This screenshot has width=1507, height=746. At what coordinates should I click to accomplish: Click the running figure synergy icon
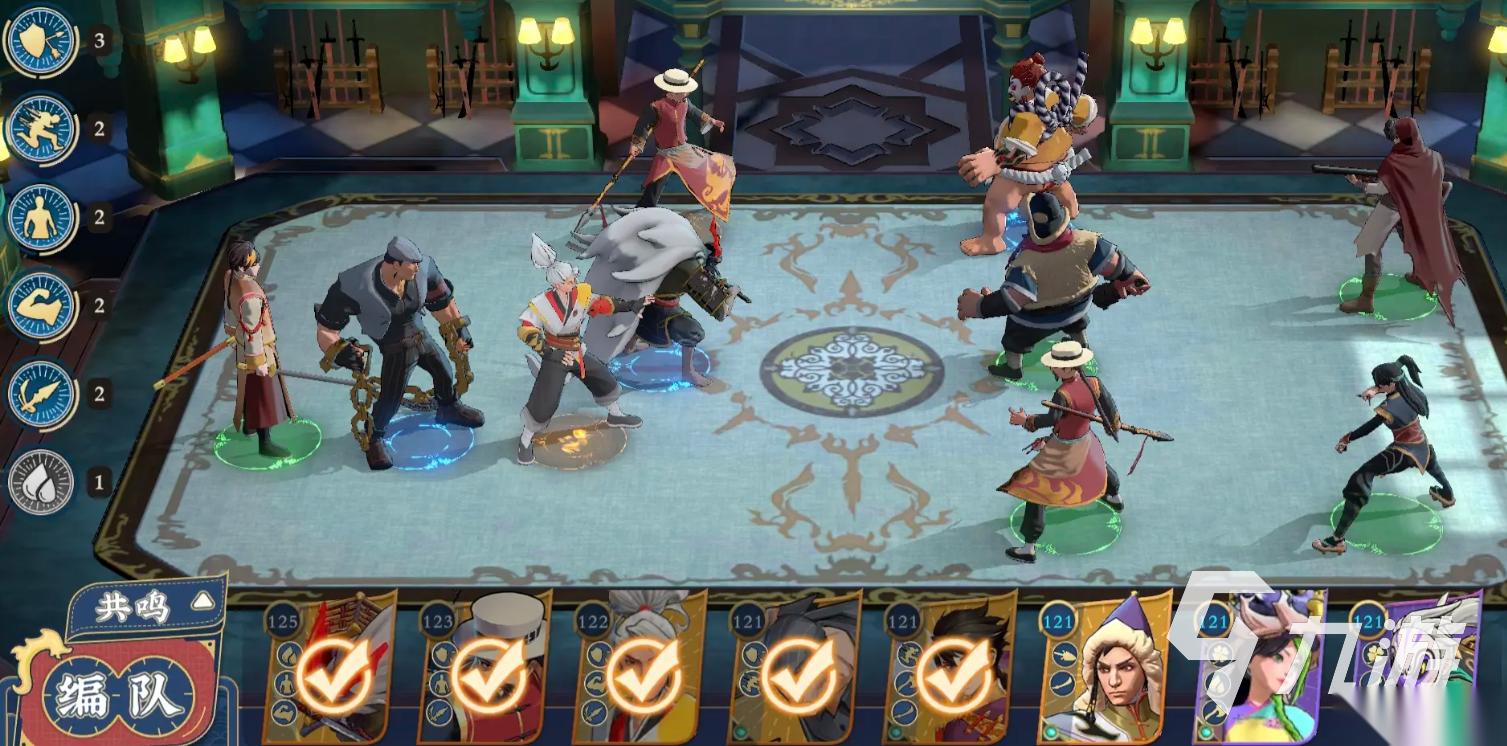41,130
